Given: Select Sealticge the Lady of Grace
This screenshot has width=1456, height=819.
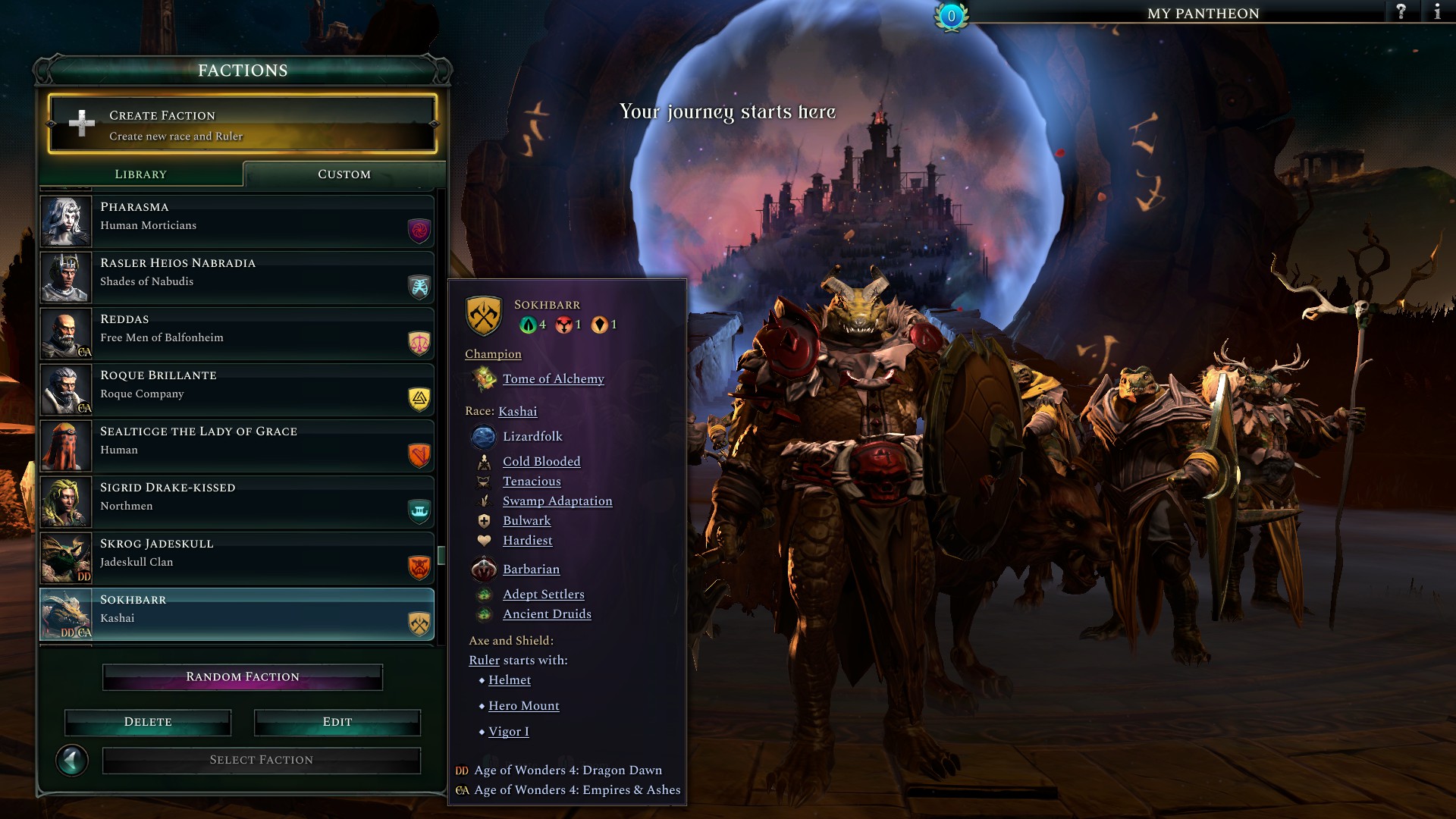Looking at the screenshot, I should click(237, 446).
